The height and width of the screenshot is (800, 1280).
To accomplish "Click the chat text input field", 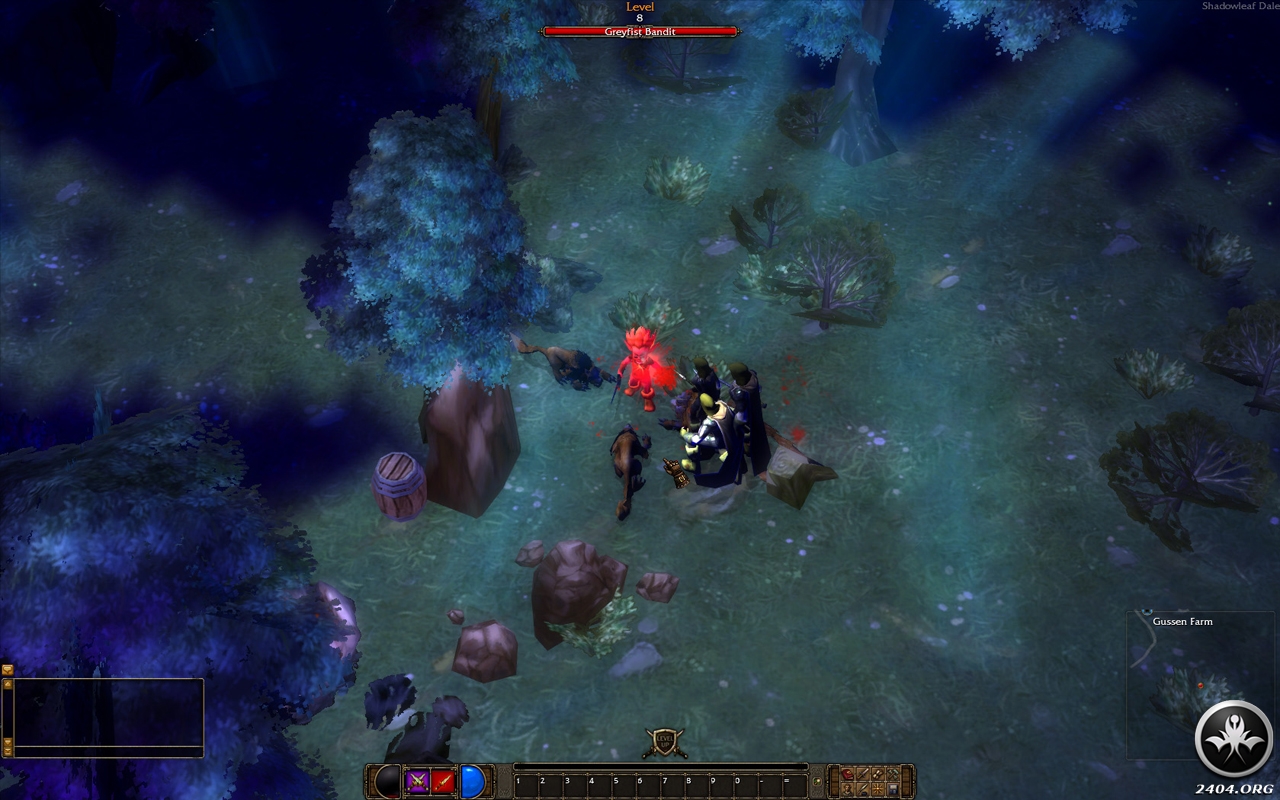I will pyautogui.click(x=108, y=751).
